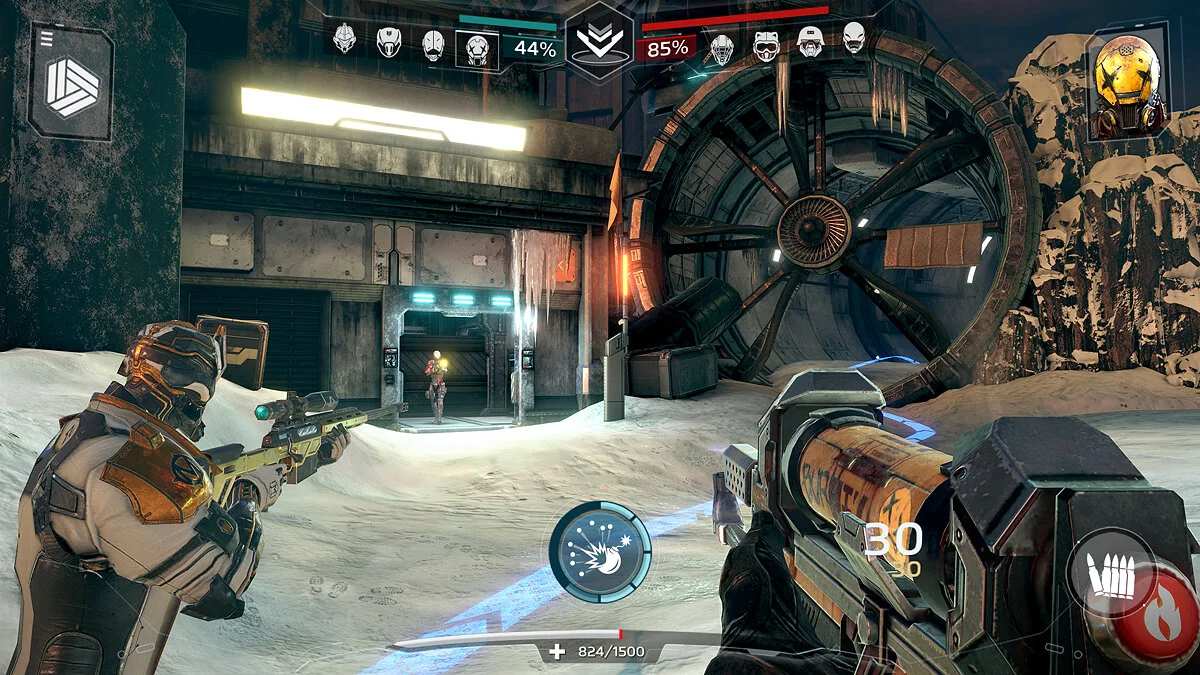Image resolution: width=1200 pixels, height=675 pixels.
Task: Select the yellow-helmet agent portrait
Action: 1127,82
